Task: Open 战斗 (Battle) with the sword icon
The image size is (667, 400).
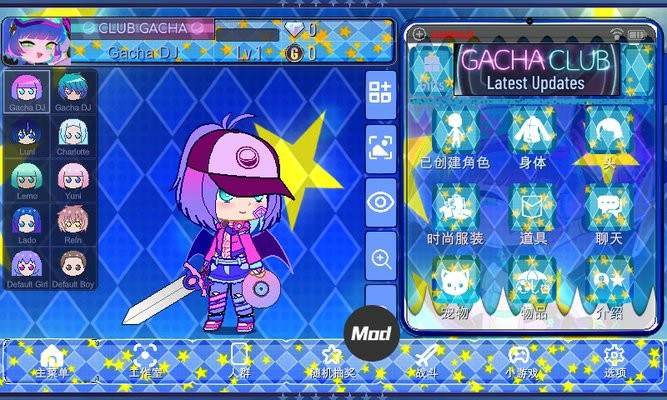Action: coord(428,360)
